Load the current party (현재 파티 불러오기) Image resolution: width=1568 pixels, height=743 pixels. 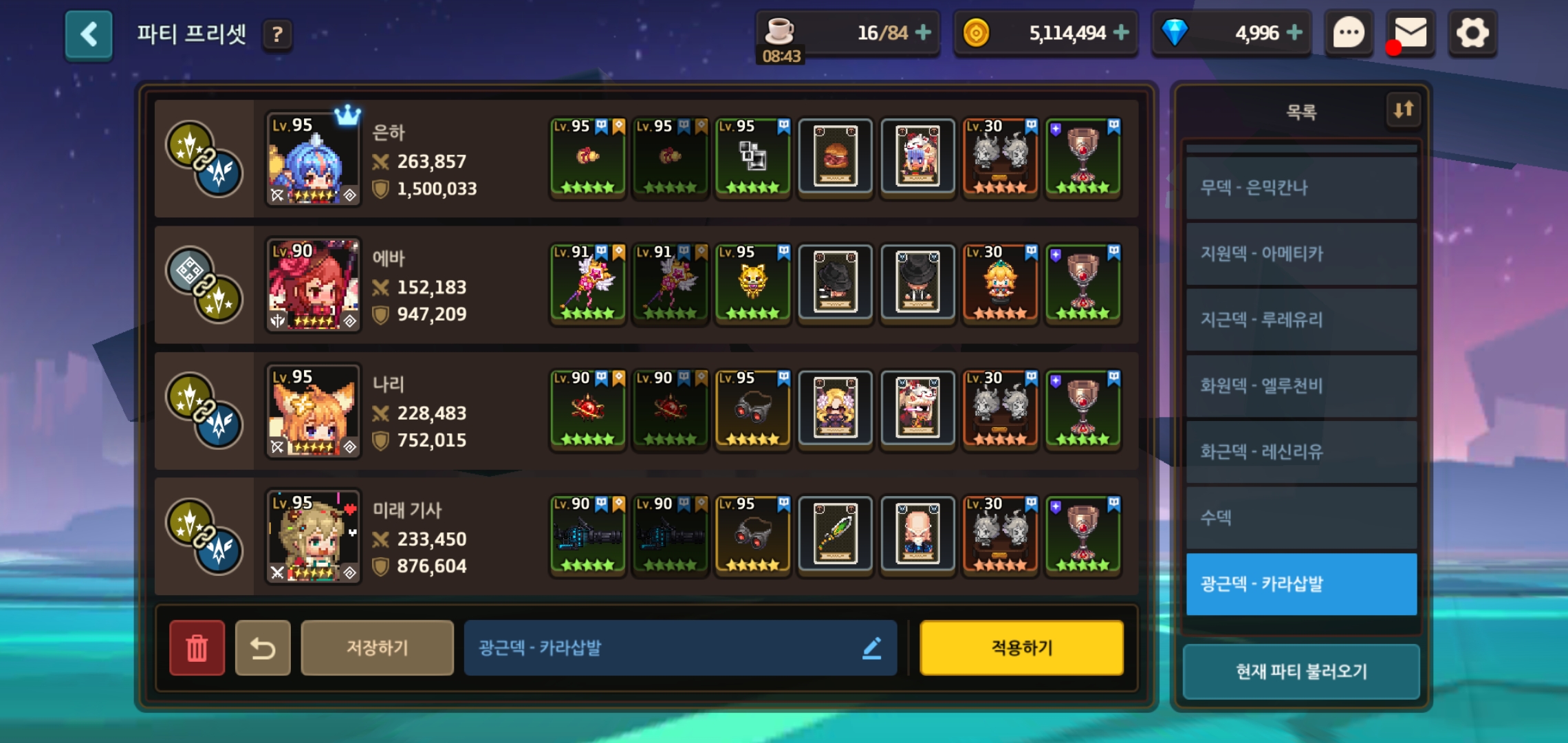(x=1301, y=671)
